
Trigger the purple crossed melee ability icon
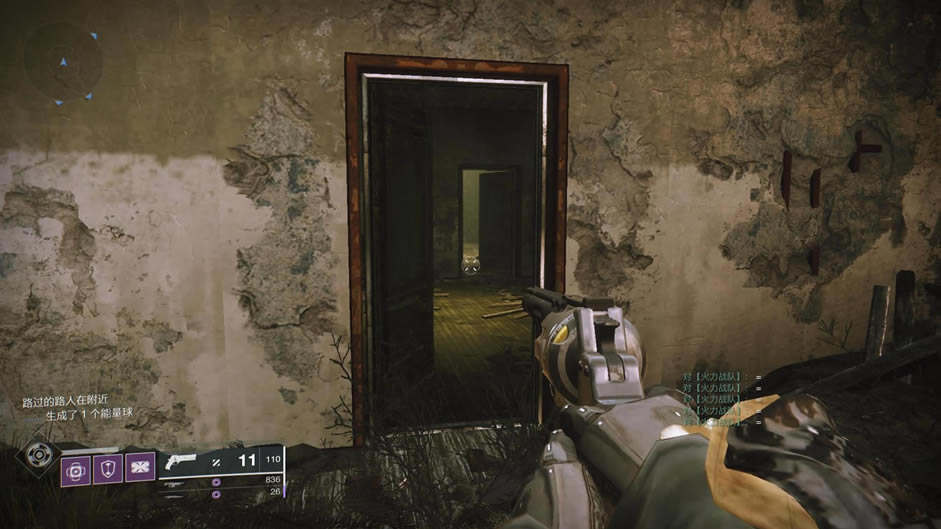(x=140, y=468)
